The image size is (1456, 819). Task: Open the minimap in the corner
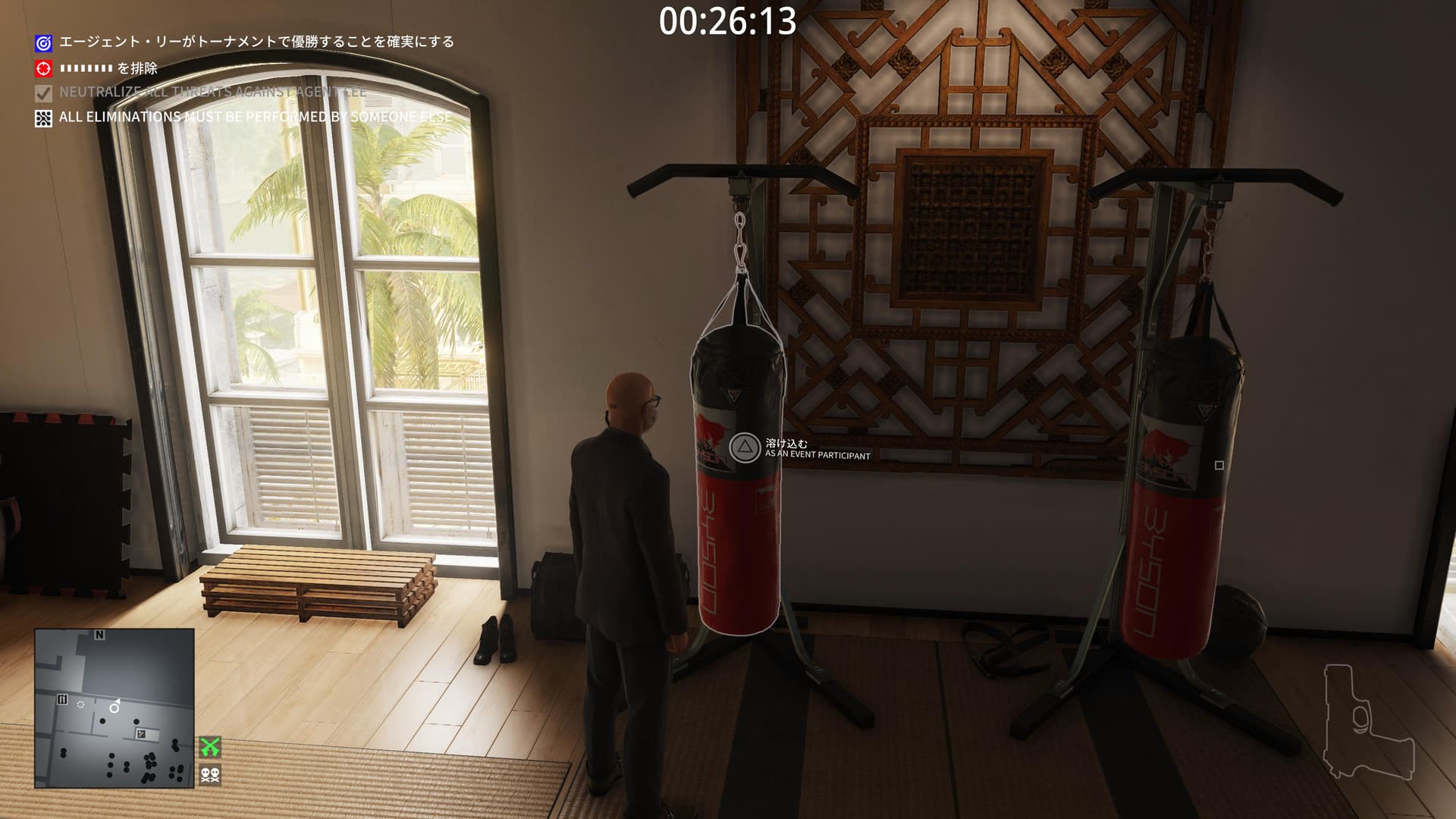(x=114, y=708)
